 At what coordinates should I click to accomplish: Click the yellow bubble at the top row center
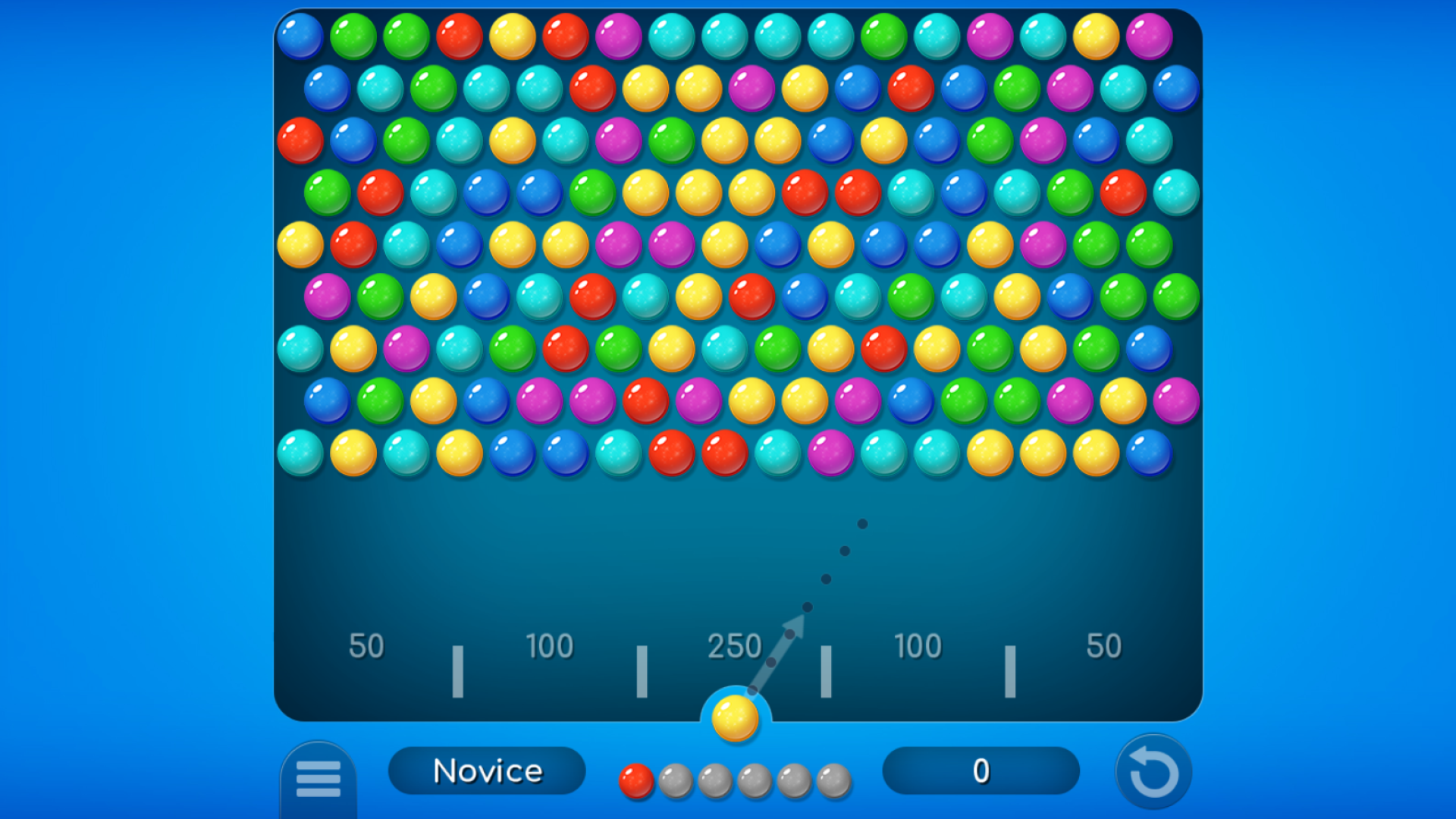[513, 34]
